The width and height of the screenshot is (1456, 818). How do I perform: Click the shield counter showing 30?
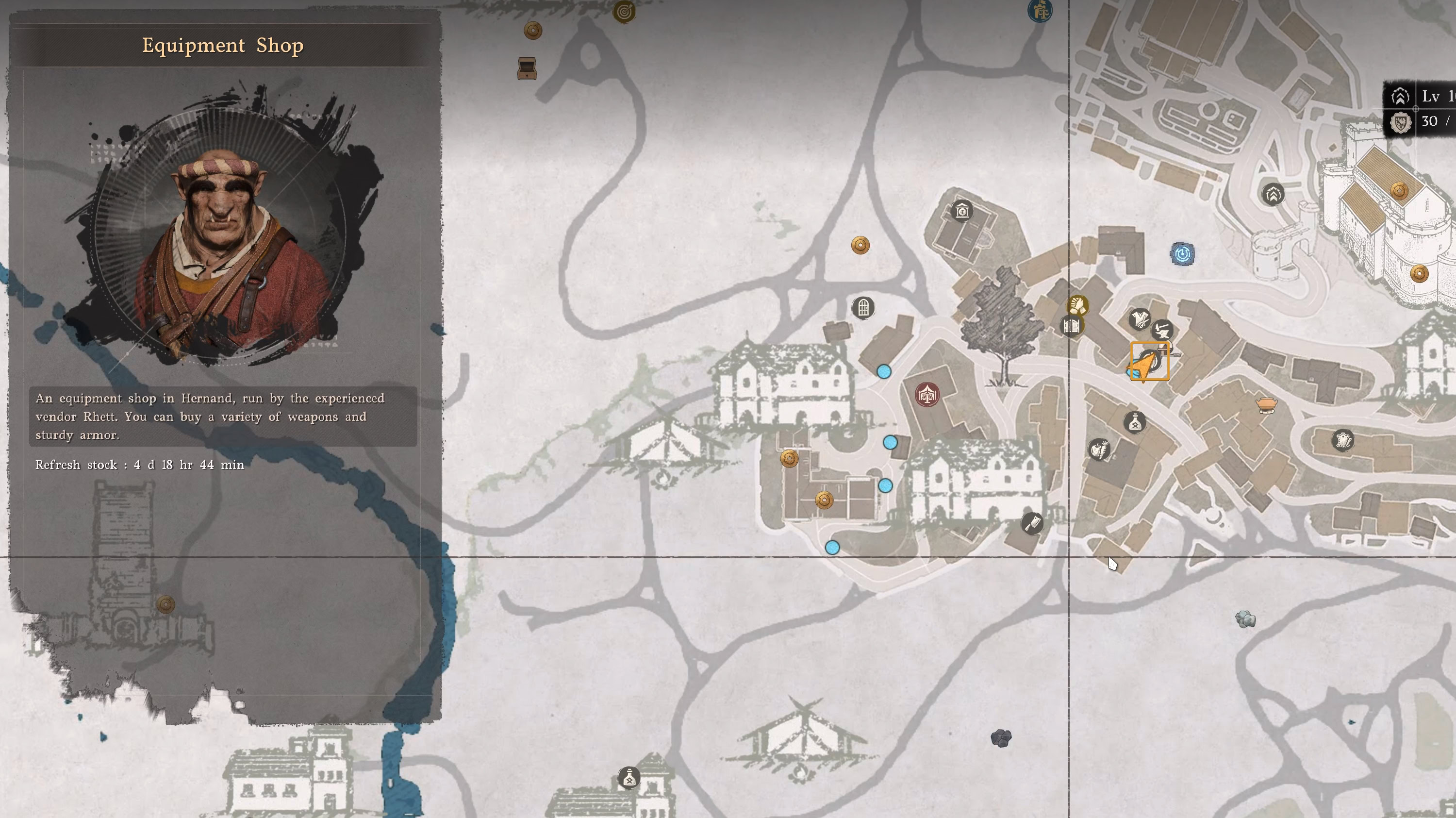coord(1412,120)
